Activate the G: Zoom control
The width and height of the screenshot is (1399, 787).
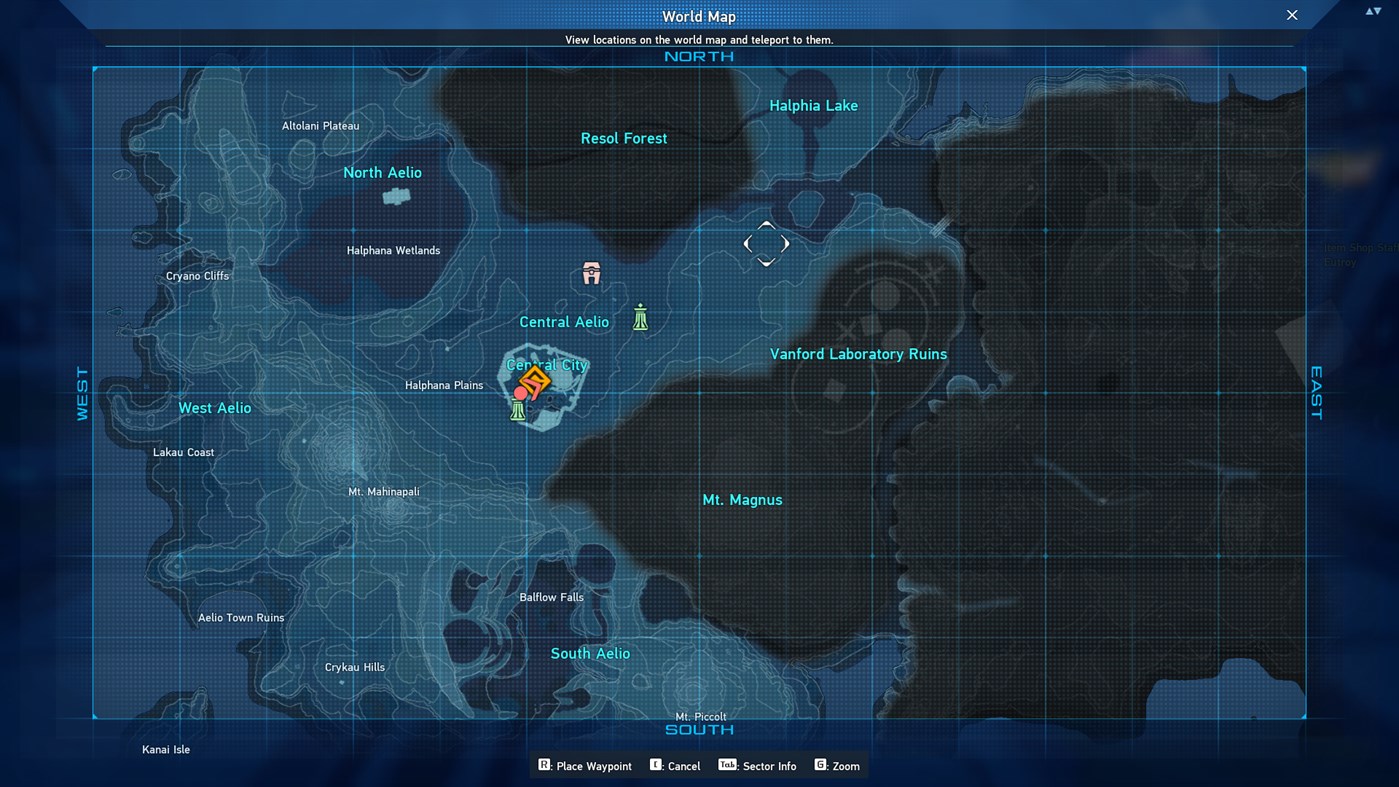pos(837,765)
